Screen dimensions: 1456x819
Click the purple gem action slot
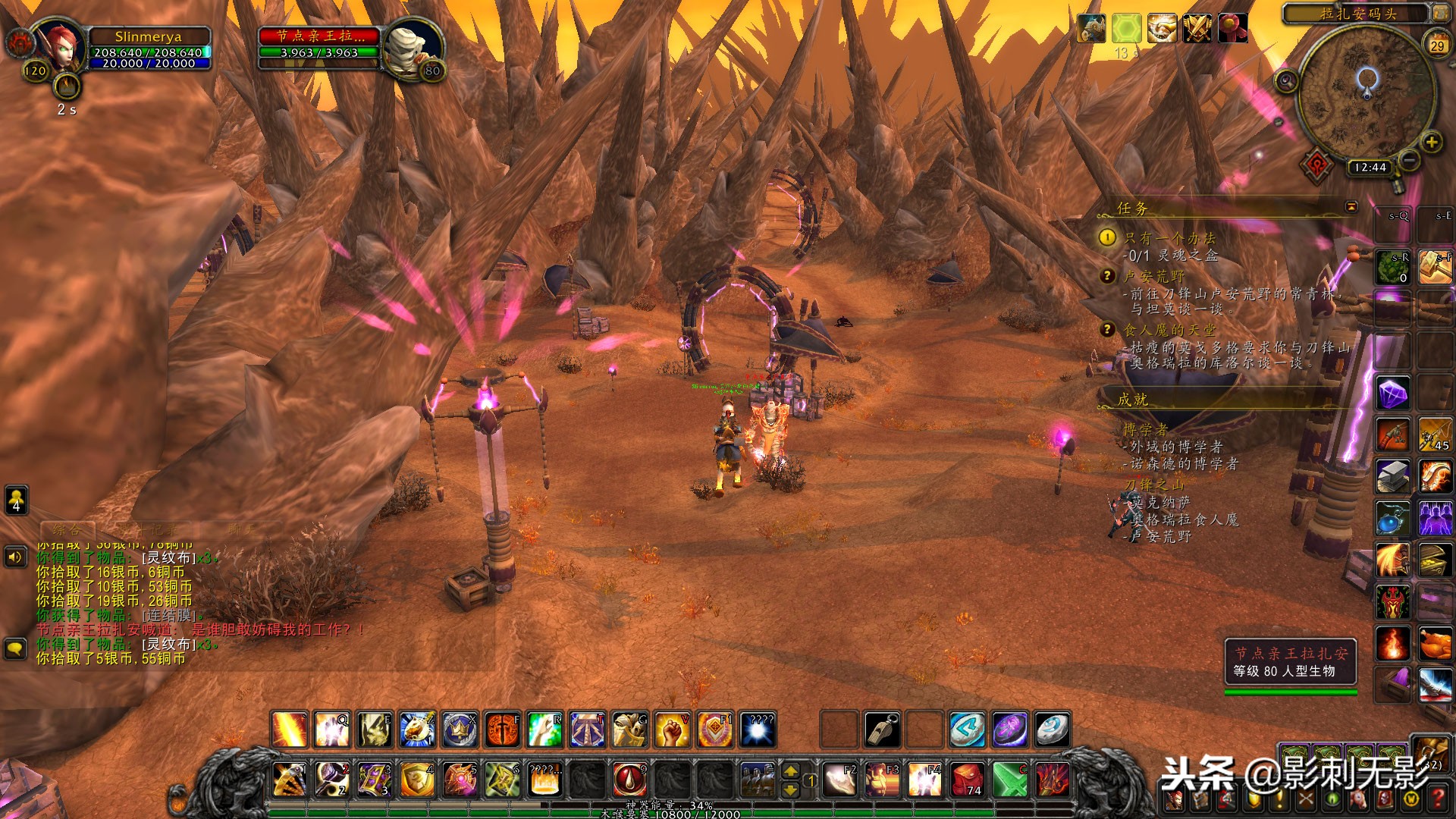(x=1392, y=394)
